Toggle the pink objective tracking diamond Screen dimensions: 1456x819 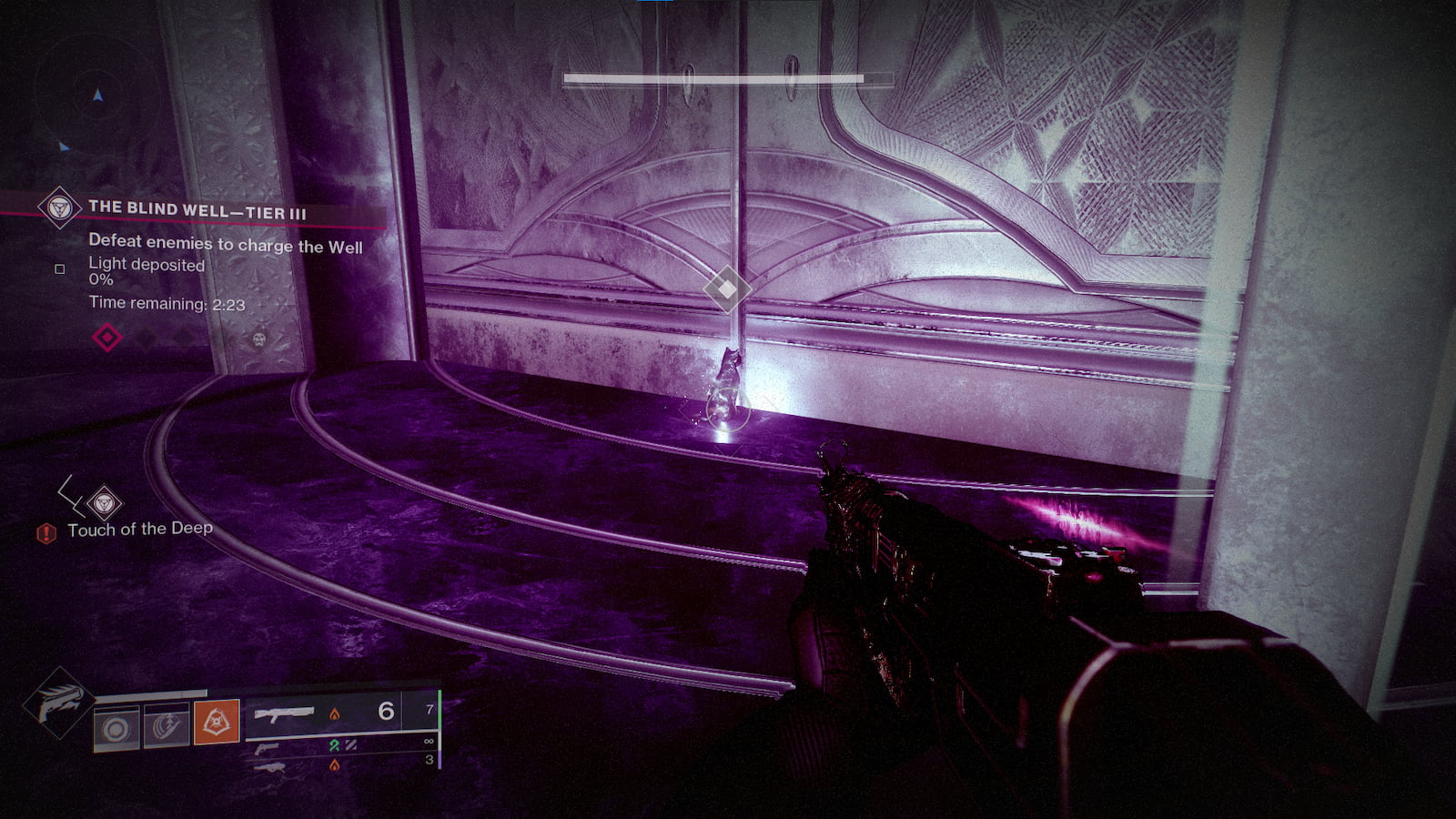(x=107, y=337)
